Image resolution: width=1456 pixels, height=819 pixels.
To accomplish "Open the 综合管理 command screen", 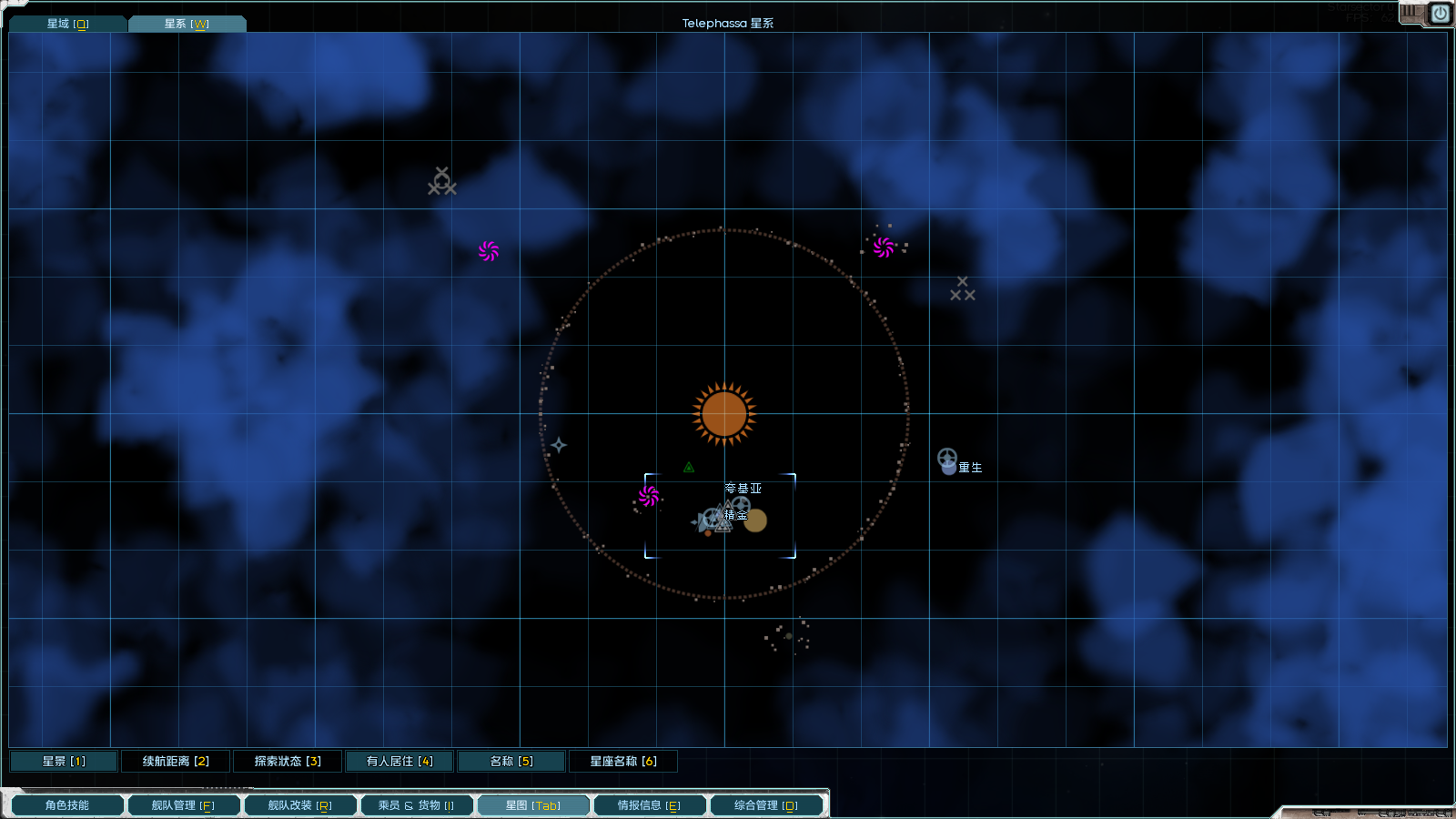I will click(765, 805).
